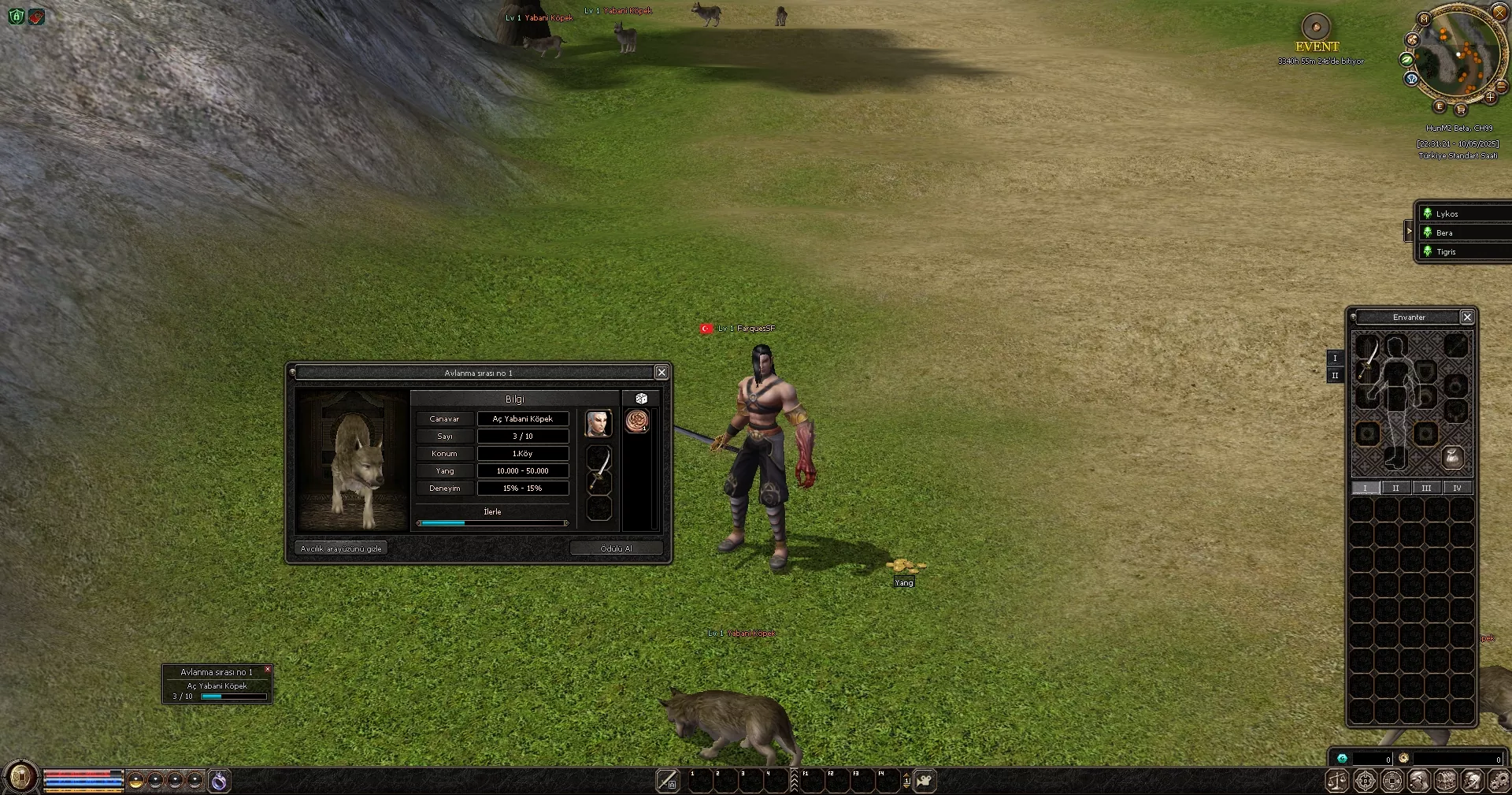Screen dimensions: 1512x795
Task: Click the dice icon in the hunt window
Action: [641, 399]
